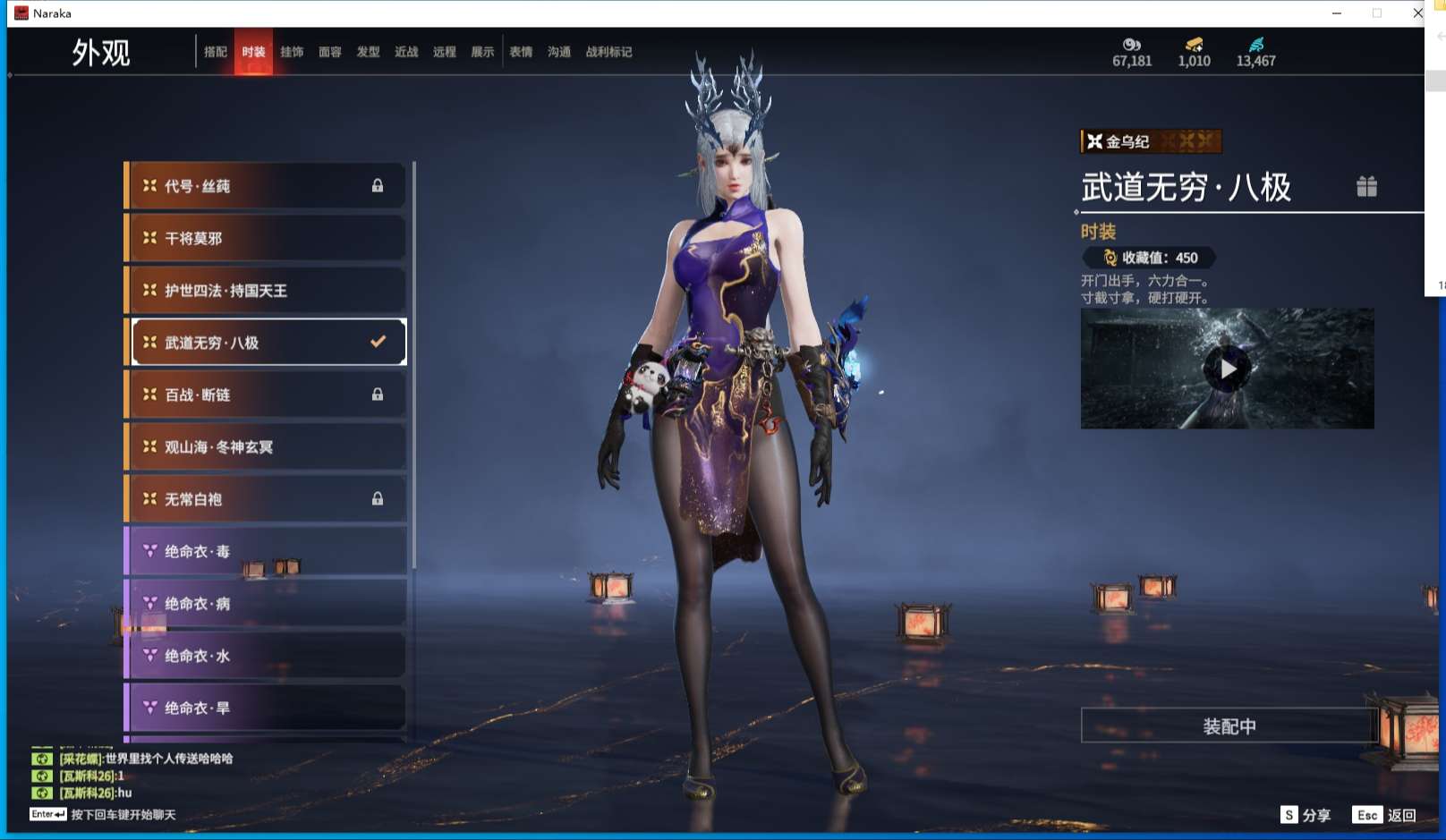This screenshot has width=1446, height=840.
Task: Open the 战利标记 tab
Action: (x=608, y=52)
